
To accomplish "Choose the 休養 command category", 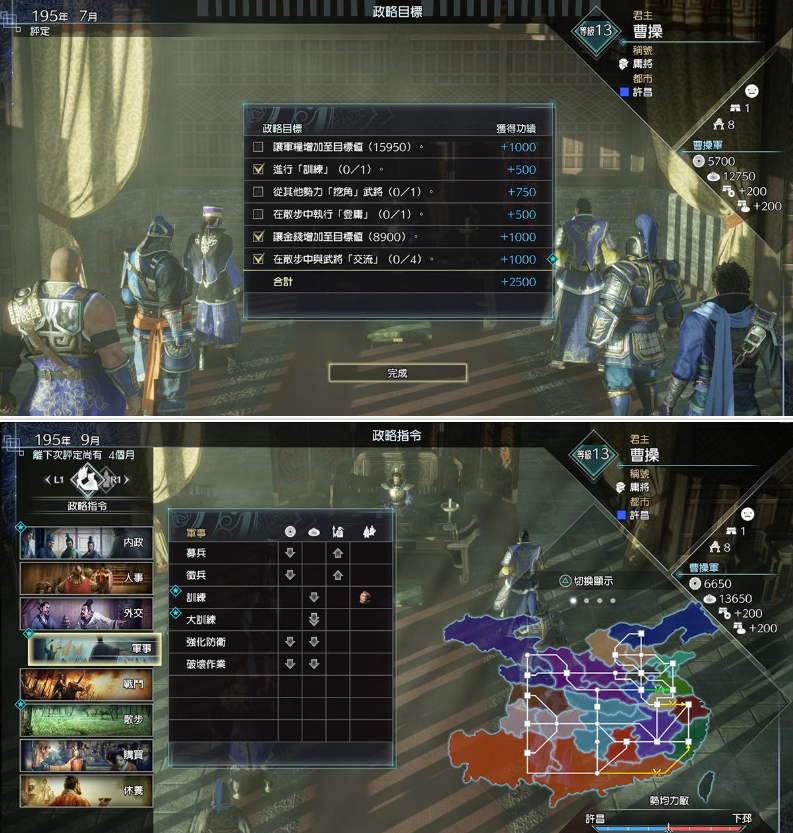I will (86, 791).
